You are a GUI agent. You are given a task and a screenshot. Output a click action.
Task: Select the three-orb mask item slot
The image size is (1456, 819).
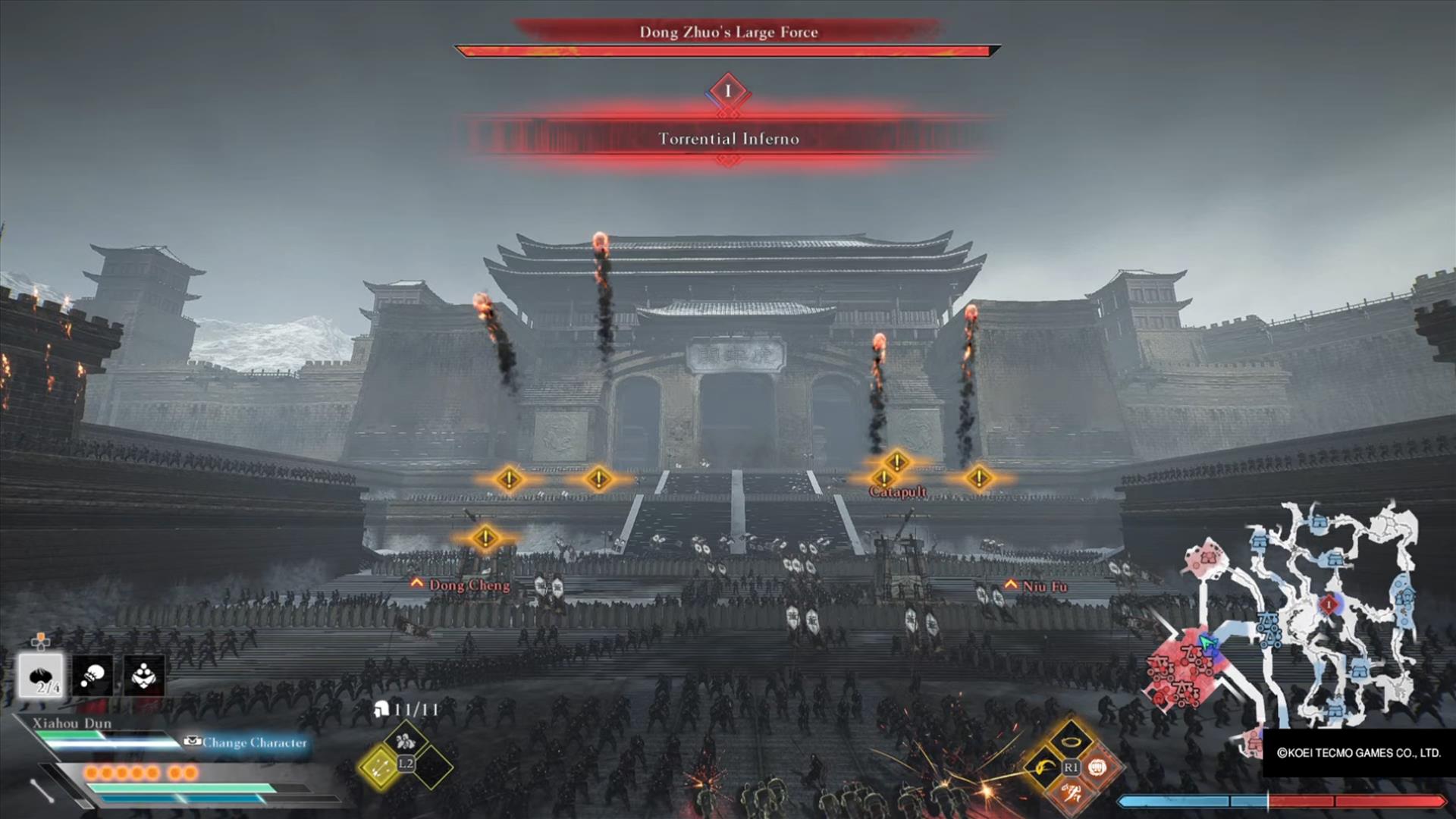pyautogui.click(x=144, y=675)
